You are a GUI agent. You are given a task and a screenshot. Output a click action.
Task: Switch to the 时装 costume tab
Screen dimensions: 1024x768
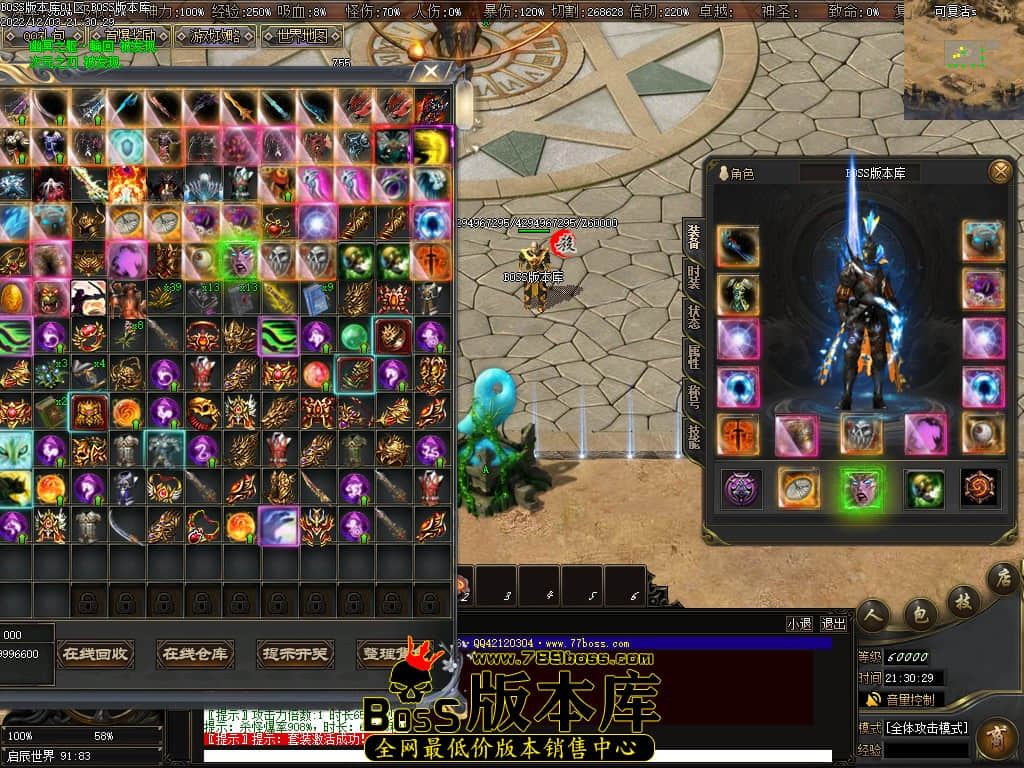(693, 275)
